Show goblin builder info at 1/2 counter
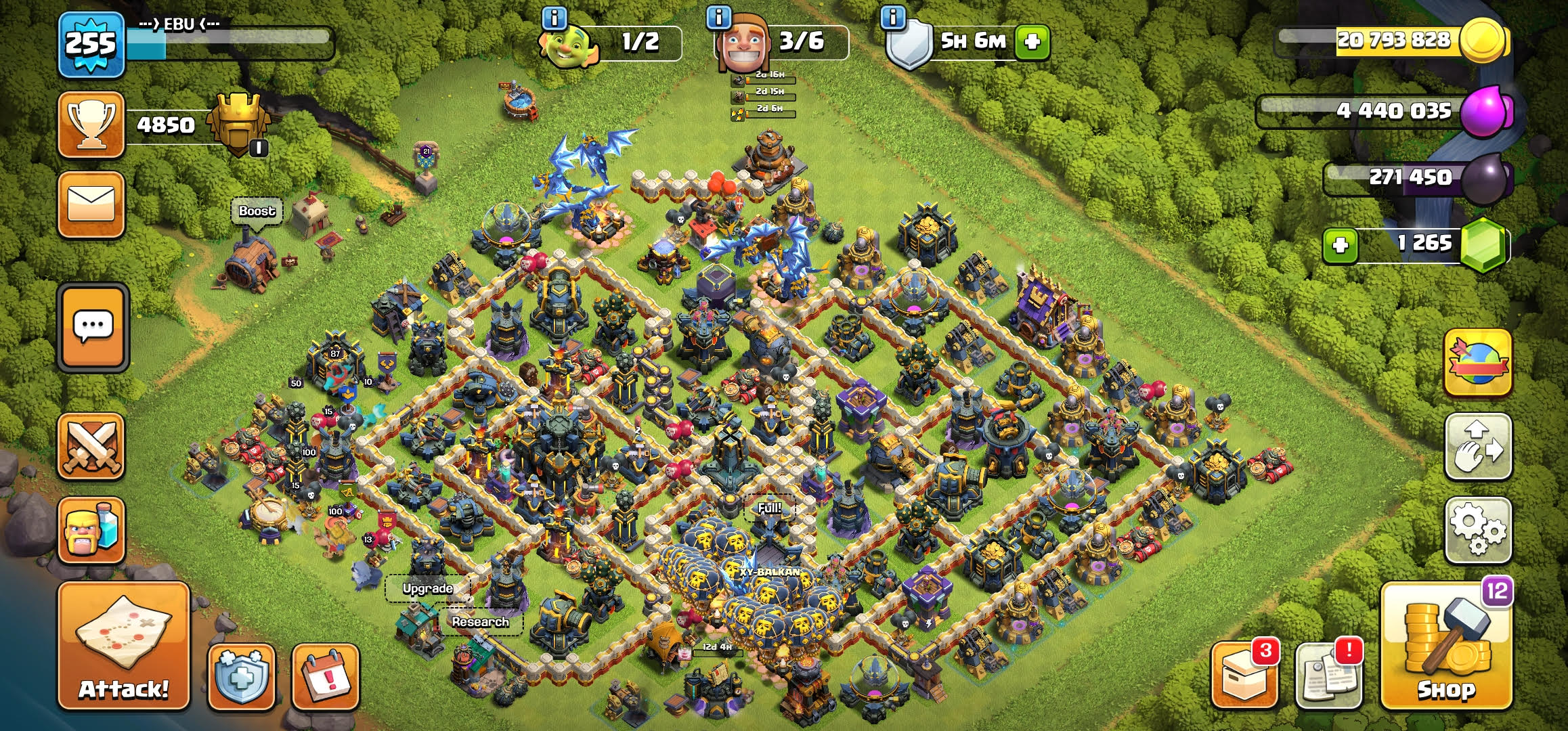Viewport: 1568px width, 731px height. coord(554,18)
